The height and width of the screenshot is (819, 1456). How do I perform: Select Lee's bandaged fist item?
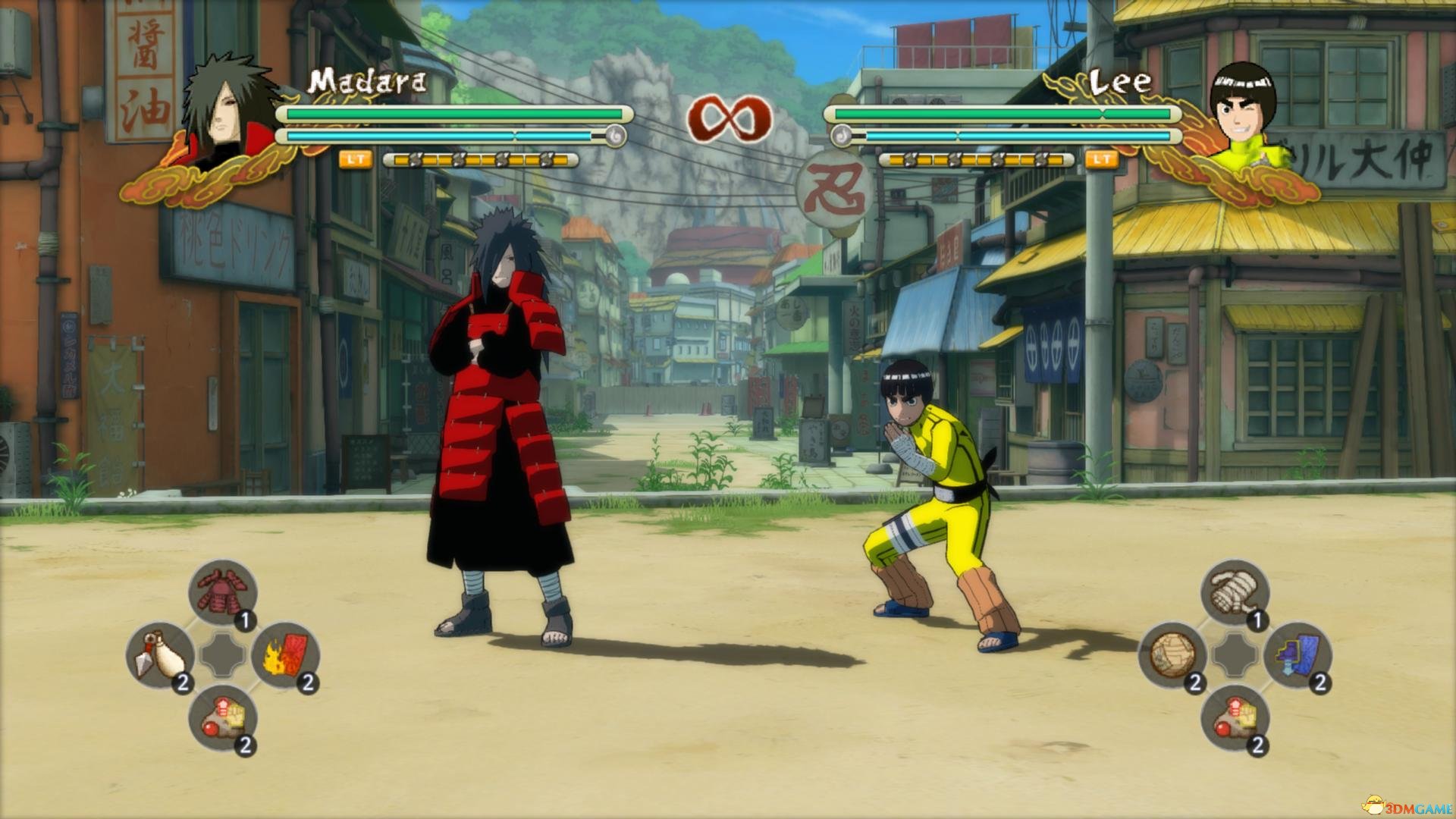[1235, 592]
